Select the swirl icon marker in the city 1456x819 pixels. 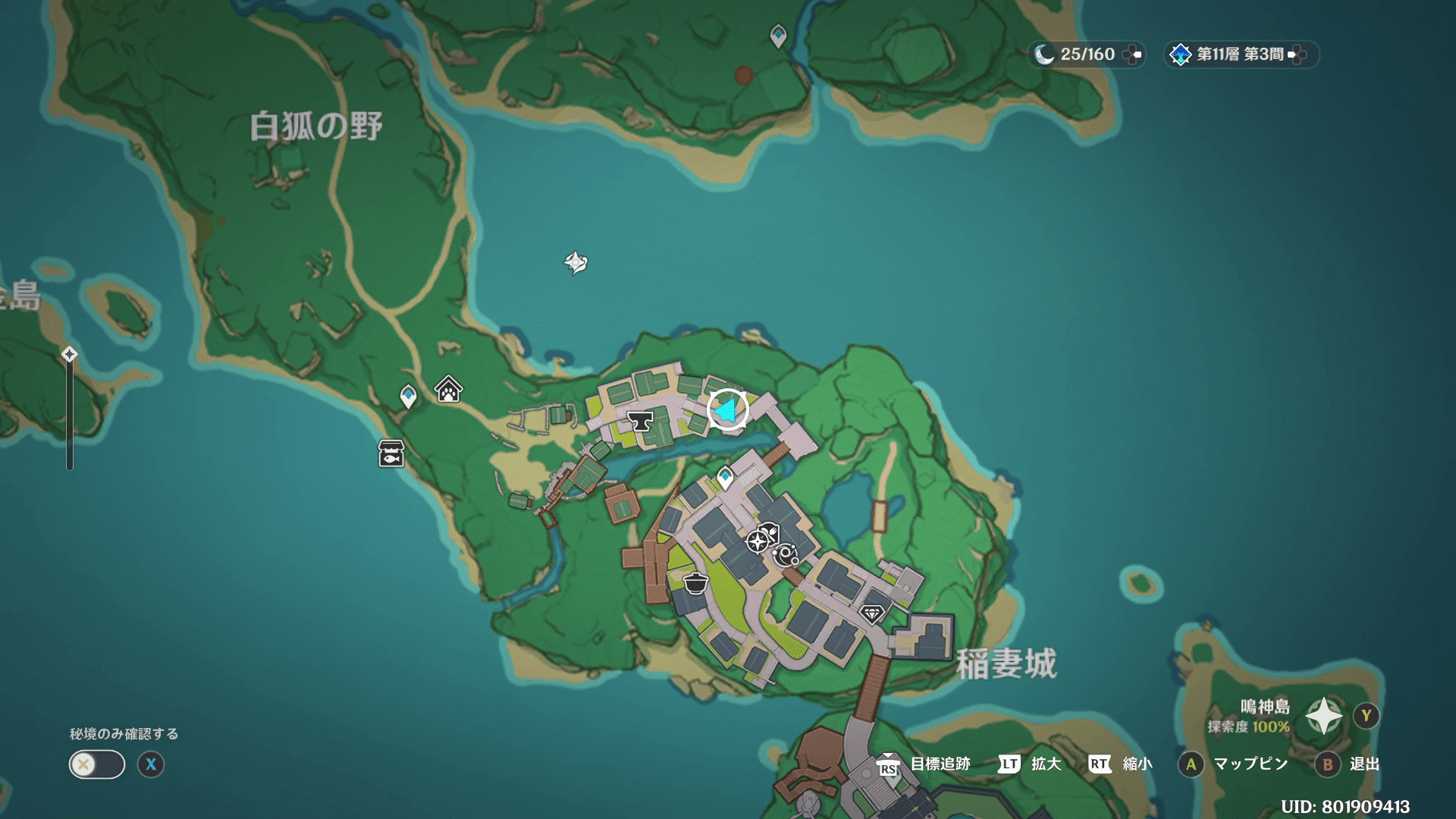pos(786,556)
